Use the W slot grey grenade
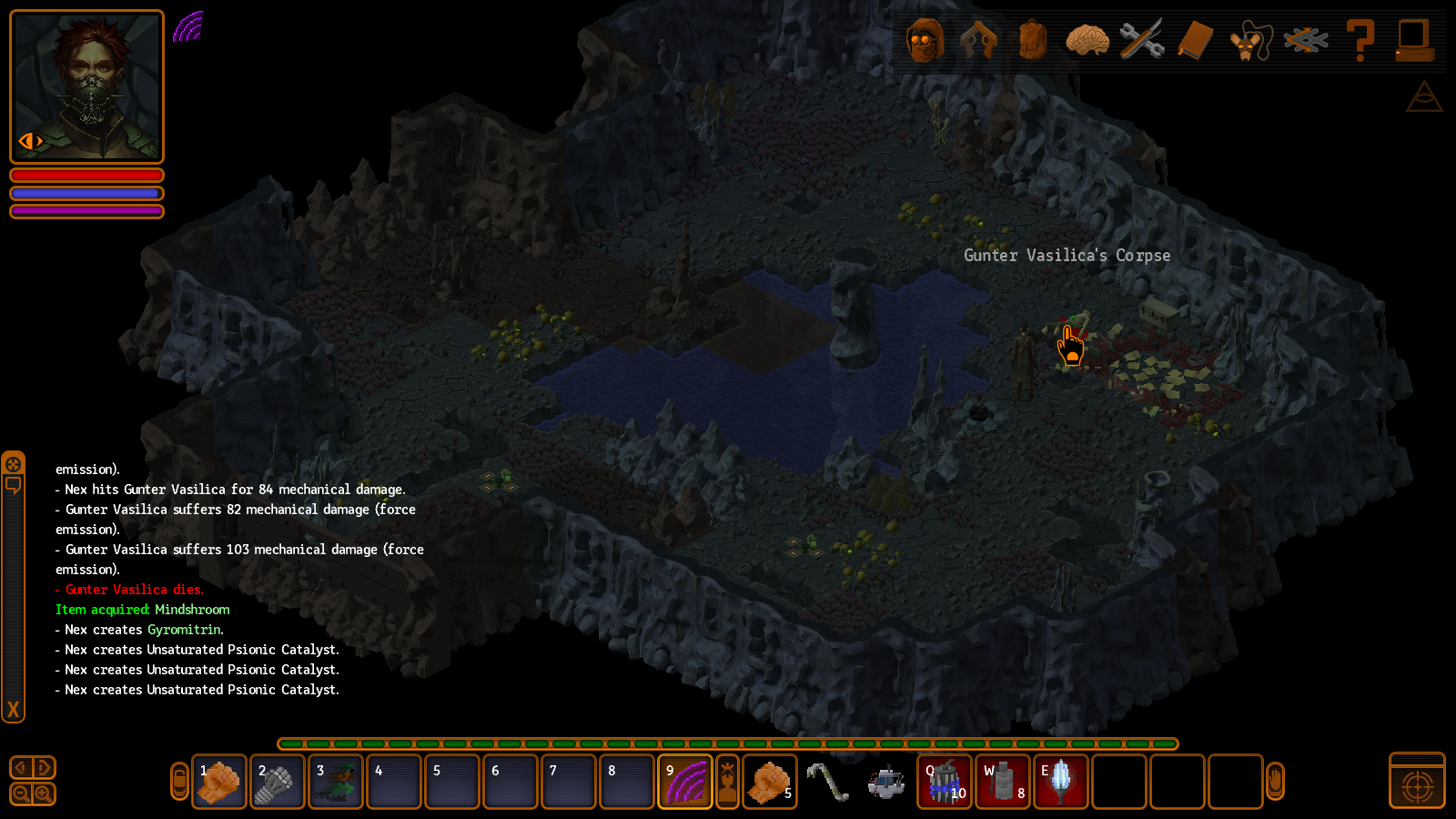 click(x=1003, y=782)
